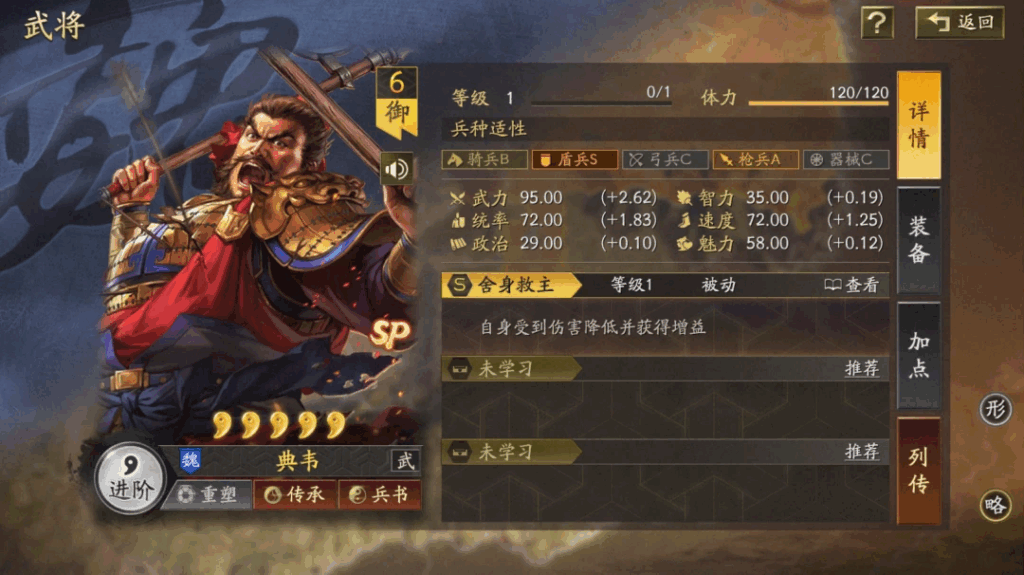Show the 列传 biography tab
This screenshot has width=1024, height=575.
918,470
